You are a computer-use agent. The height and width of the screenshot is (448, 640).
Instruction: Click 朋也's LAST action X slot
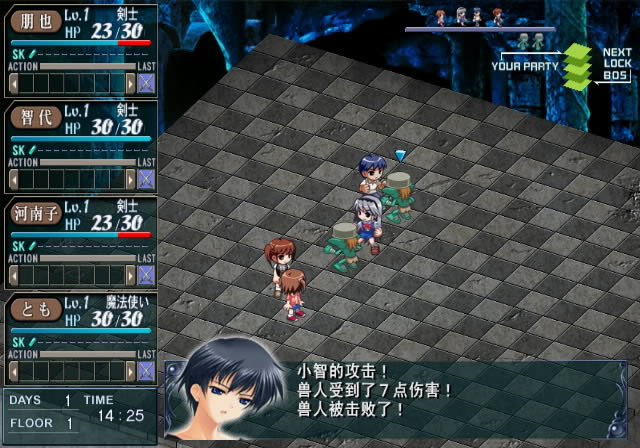click(146, 83)
